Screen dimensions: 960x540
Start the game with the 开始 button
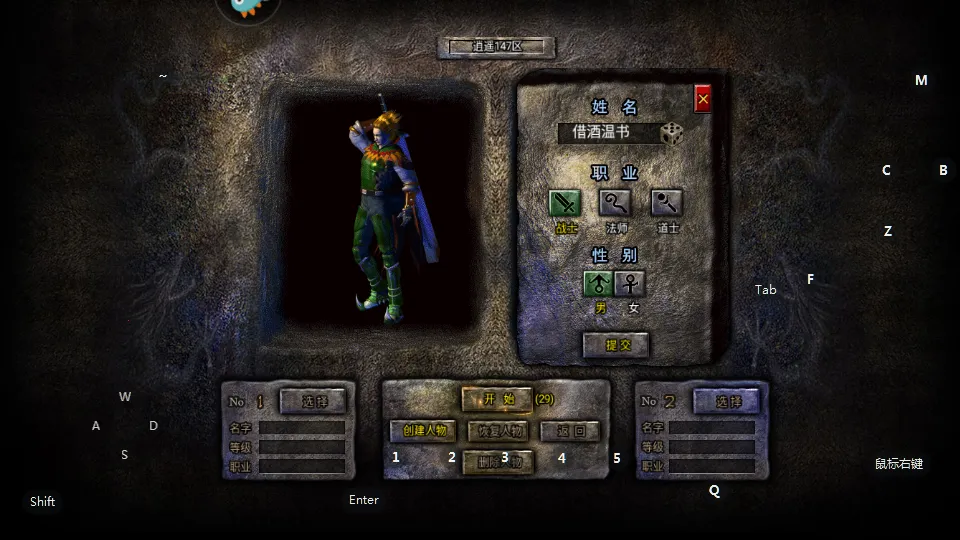[497, 399]
